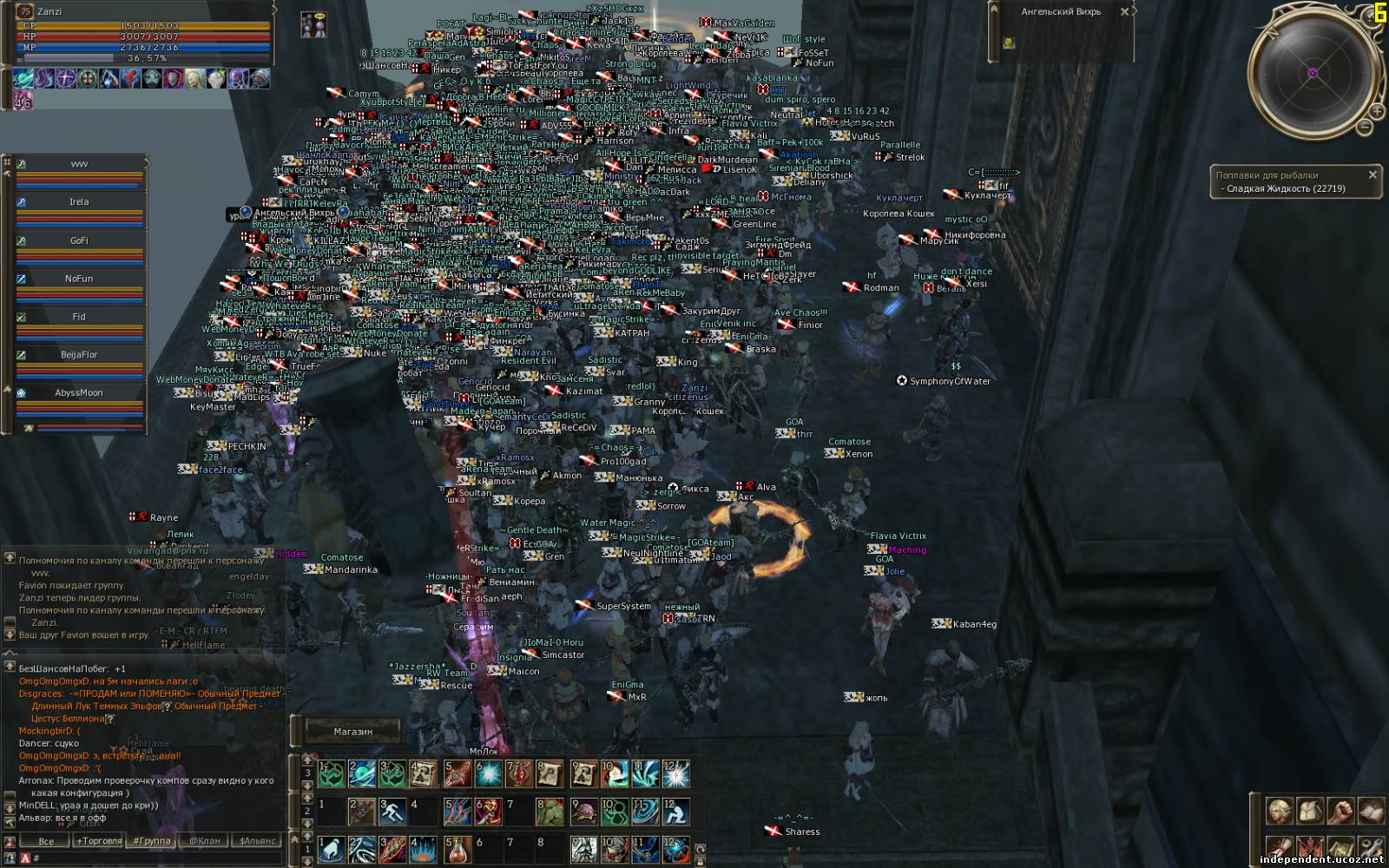Activate the sitting figure skill in slot 12
This screenshot has height=868, width=1389.
[677, 812]
